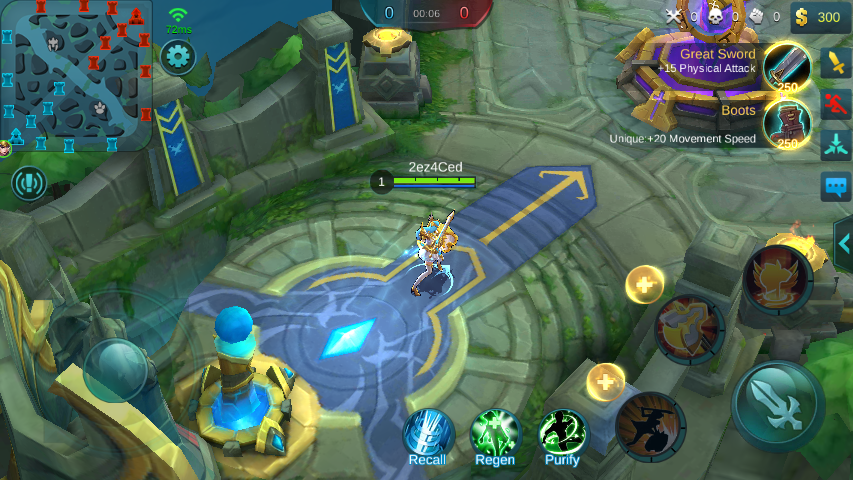853x480 pixels.
Task: Cast the second skill with shield icon
Action: click(x=690, y=330)
